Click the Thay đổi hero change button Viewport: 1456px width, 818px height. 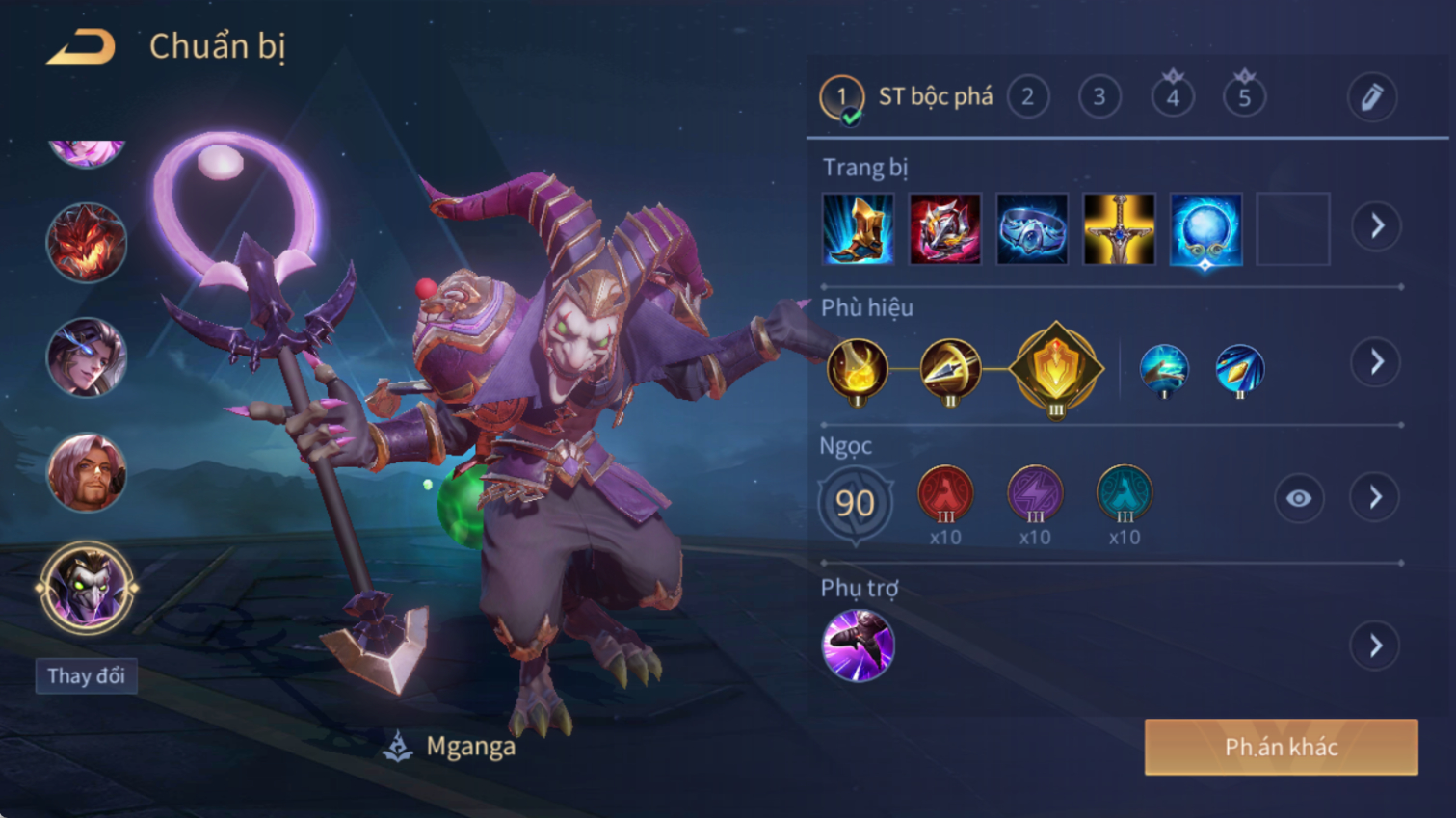(87, 676)
